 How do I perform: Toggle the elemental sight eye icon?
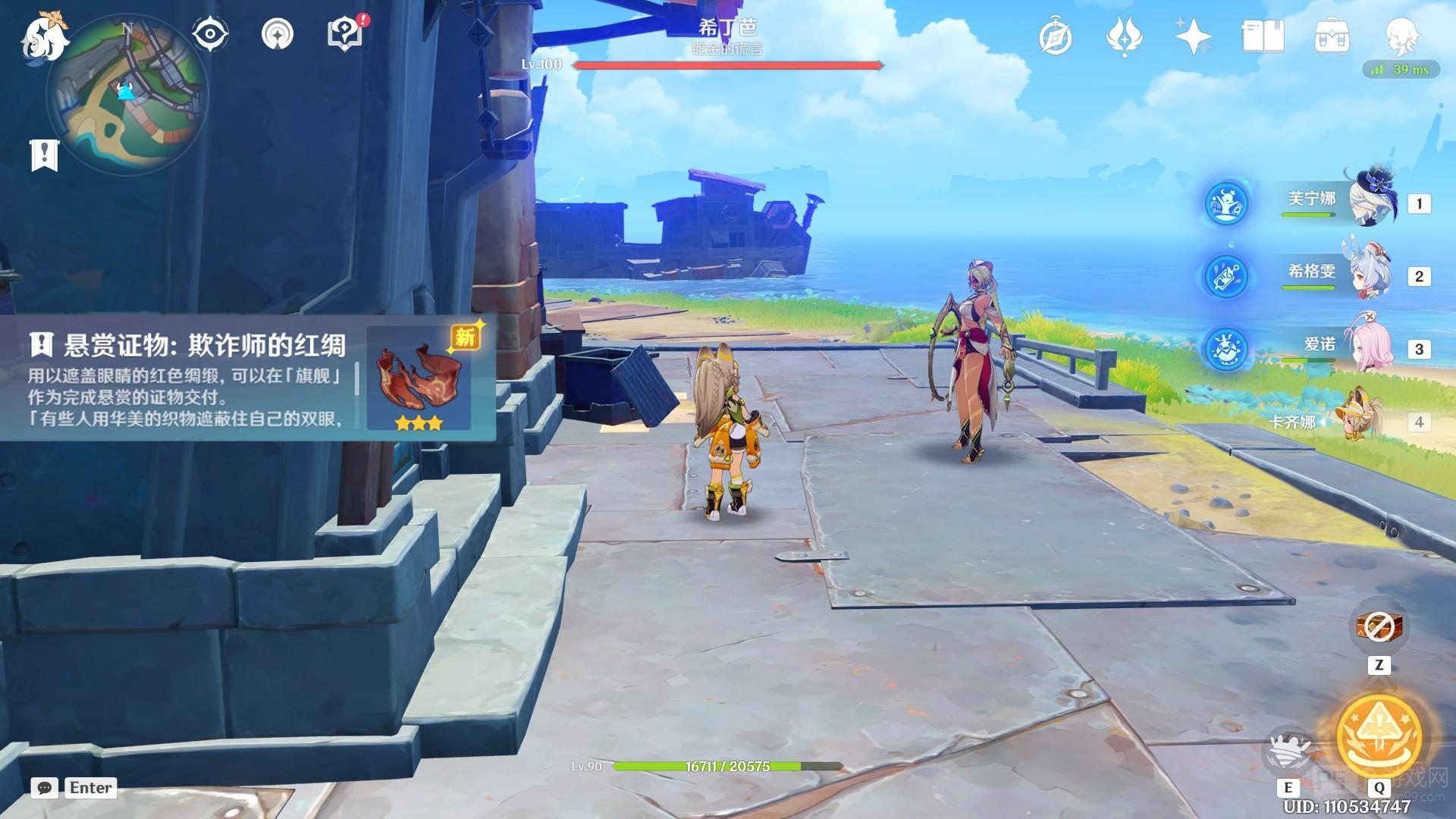209,34
